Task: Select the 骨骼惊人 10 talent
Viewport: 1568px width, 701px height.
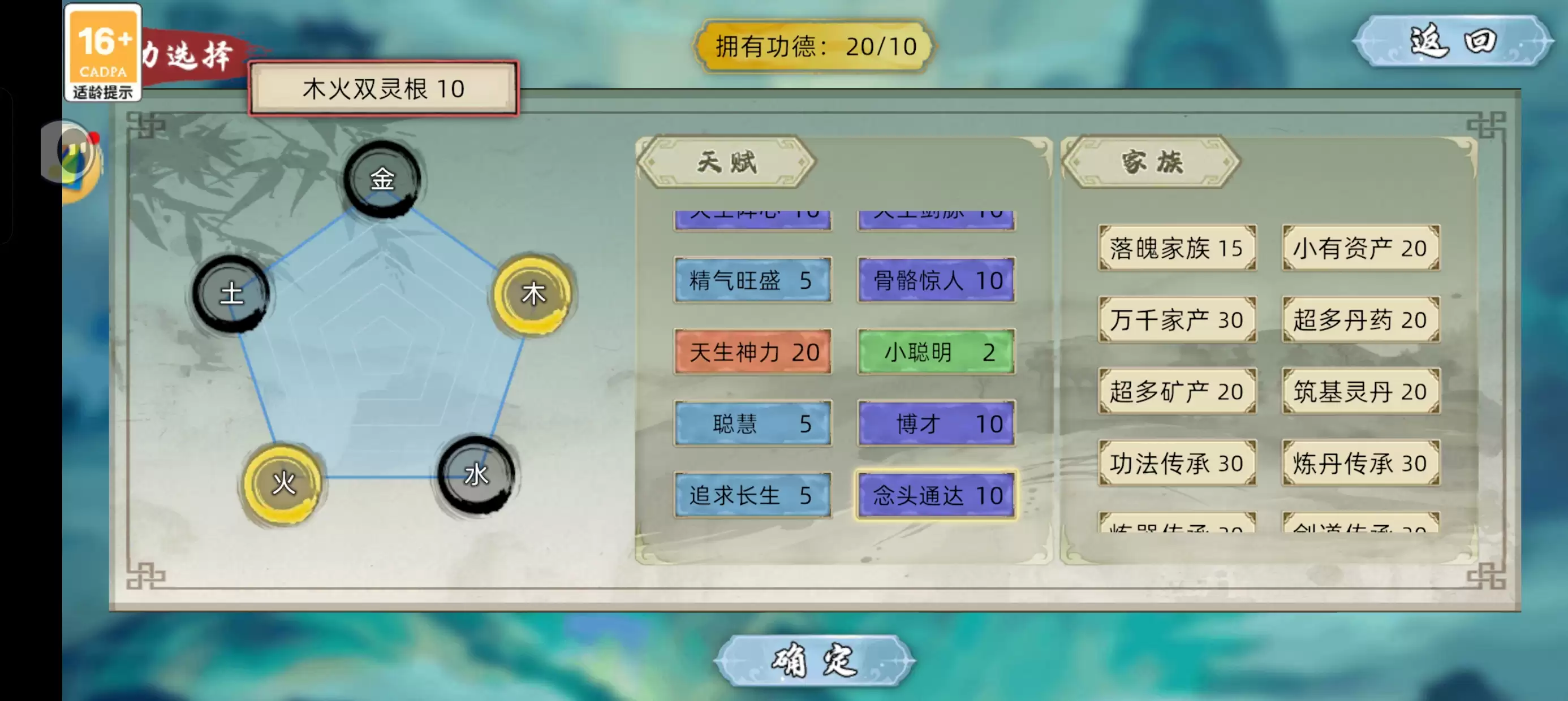Action: tap(936, 280)
